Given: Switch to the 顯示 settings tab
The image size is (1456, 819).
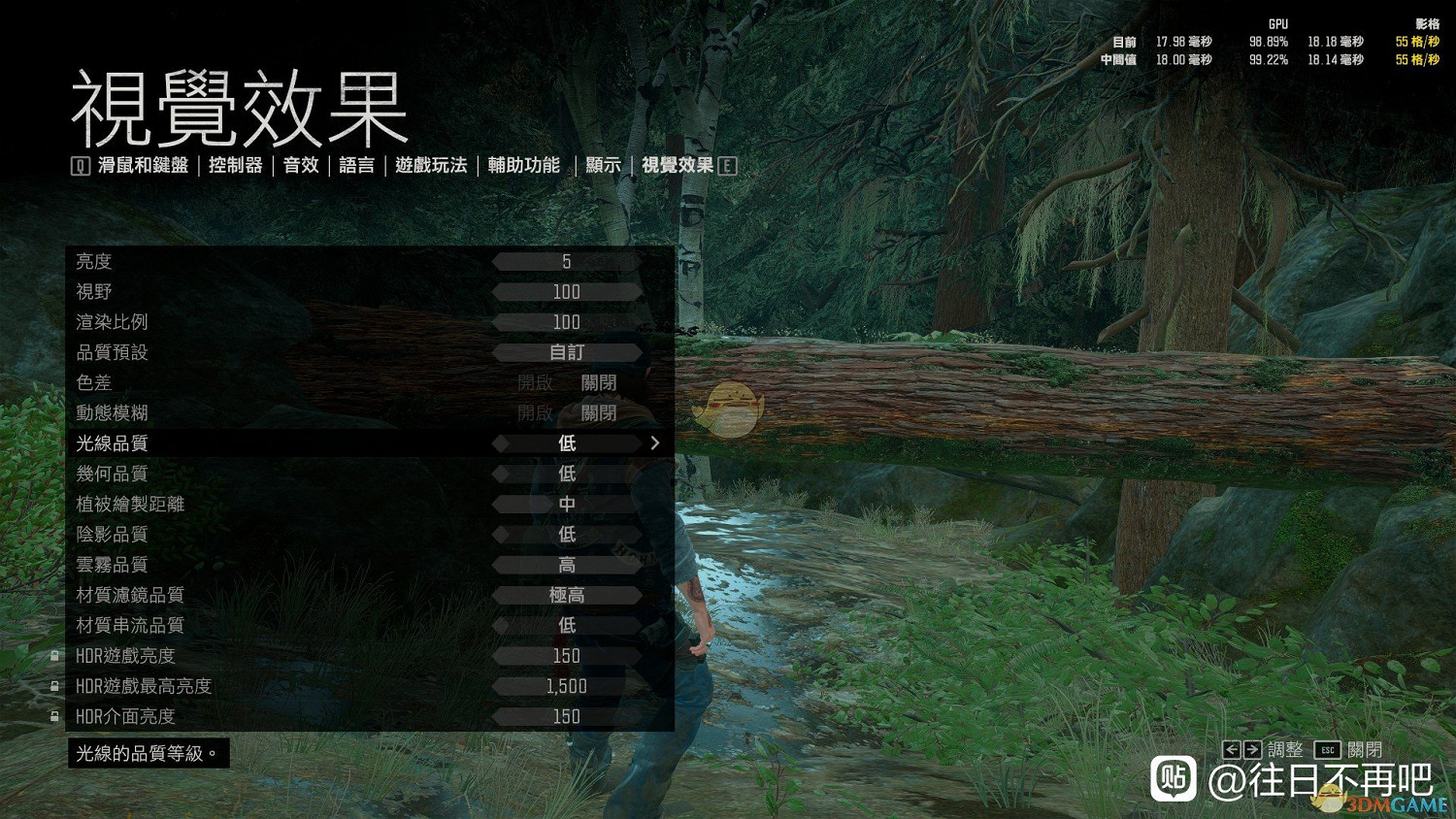Looking at the screenshot, I should point(603,165).
